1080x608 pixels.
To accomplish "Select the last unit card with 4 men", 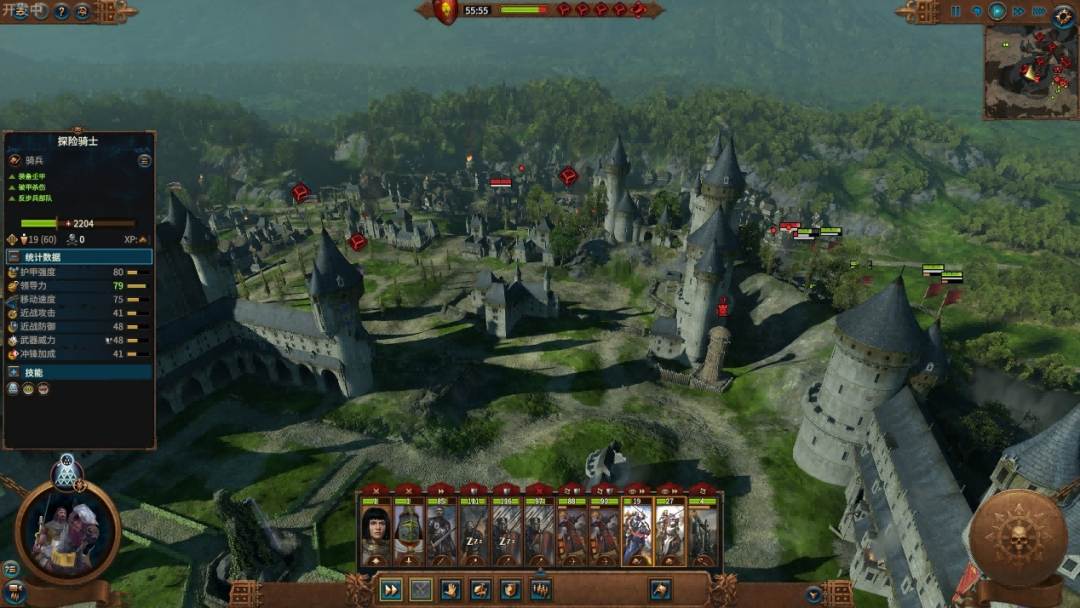I will 702,532.
